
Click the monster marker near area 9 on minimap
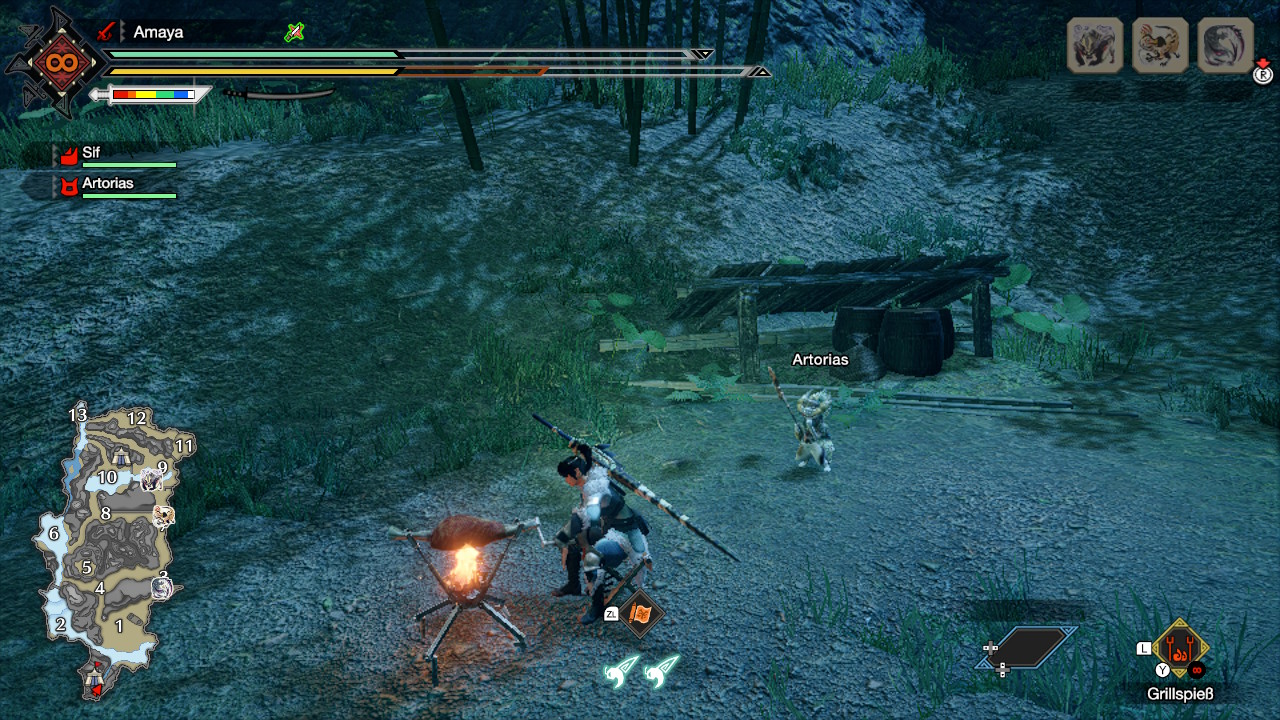[x=152, y=480]
